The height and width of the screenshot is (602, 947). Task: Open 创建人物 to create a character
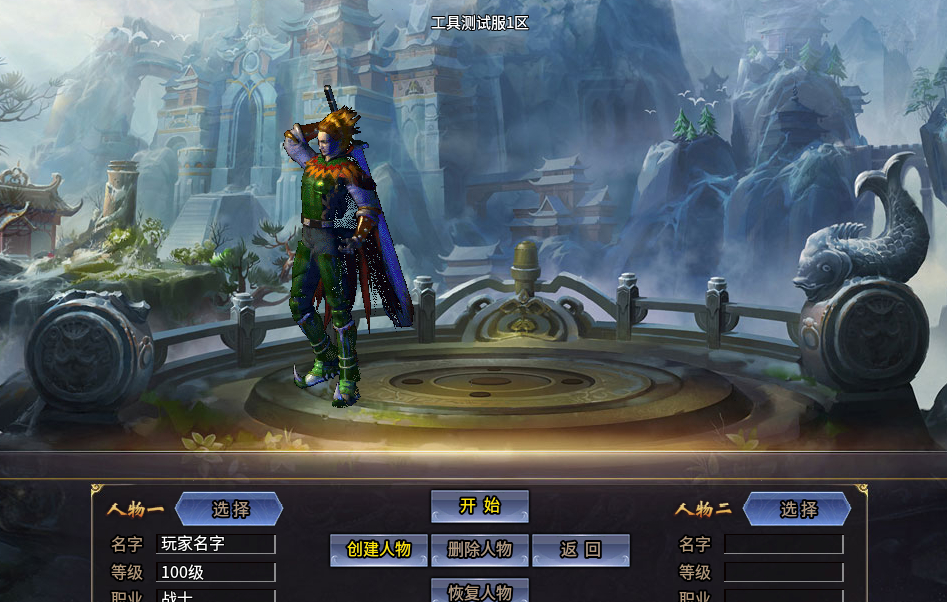(379, 550)
